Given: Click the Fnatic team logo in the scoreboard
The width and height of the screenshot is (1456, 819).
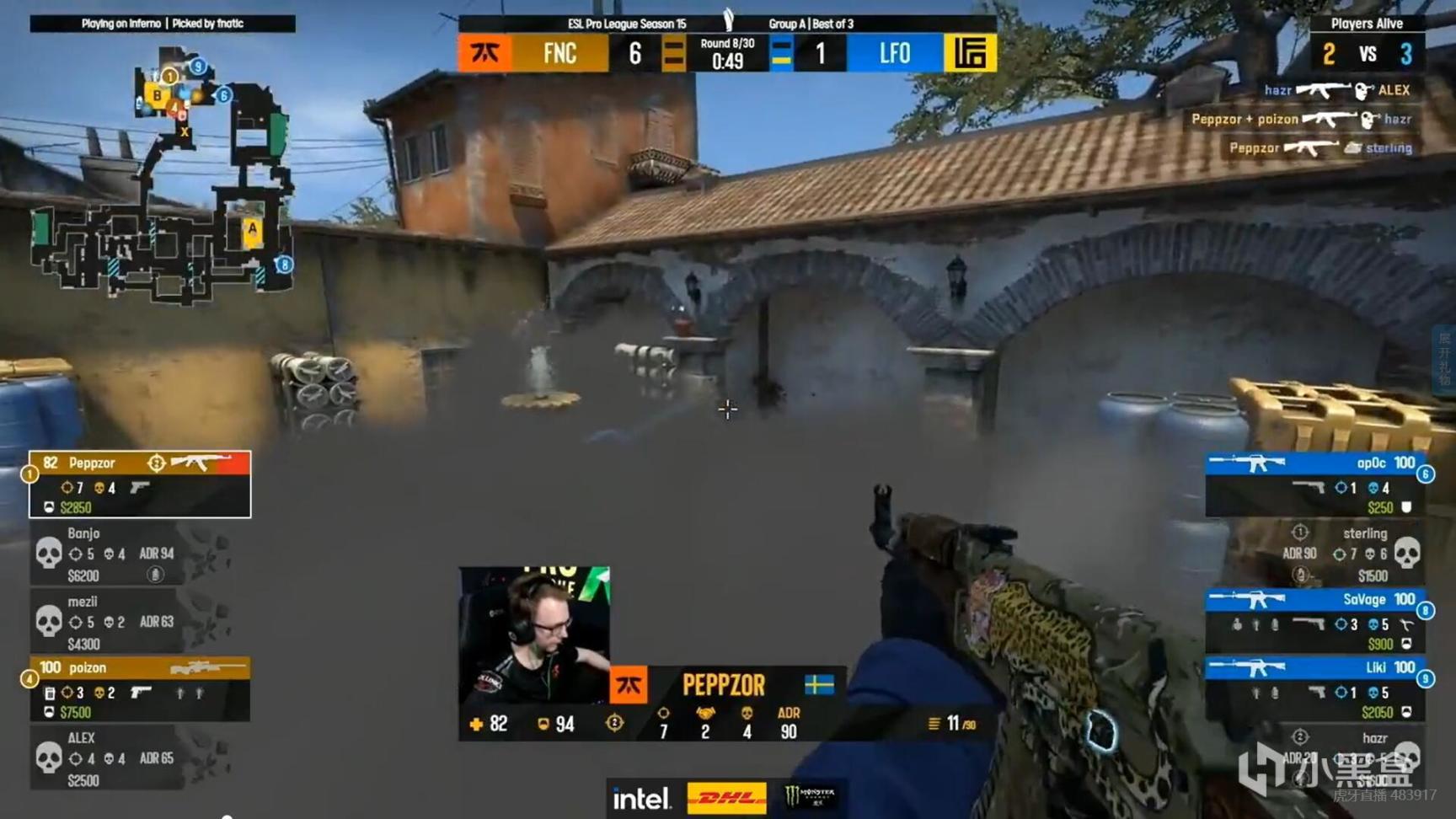Looking at the screenshot, I should 485,53.
